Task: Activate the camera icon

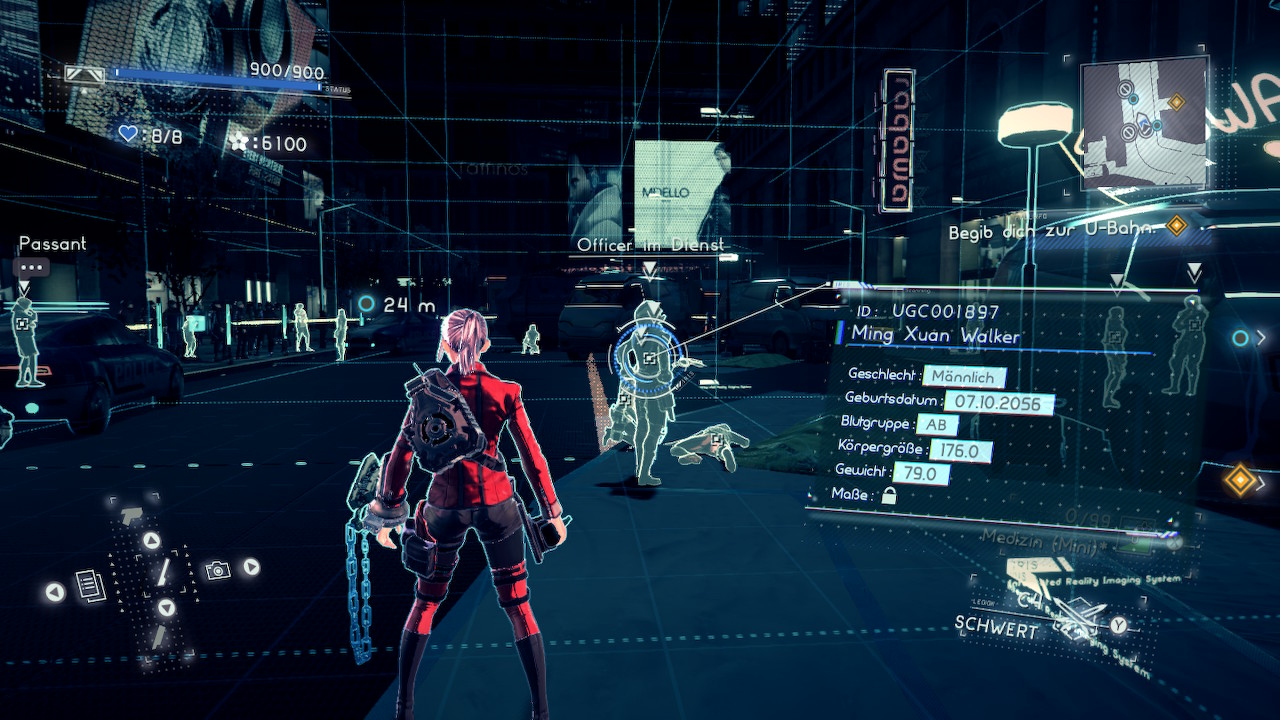Action: tap(216, 570)
